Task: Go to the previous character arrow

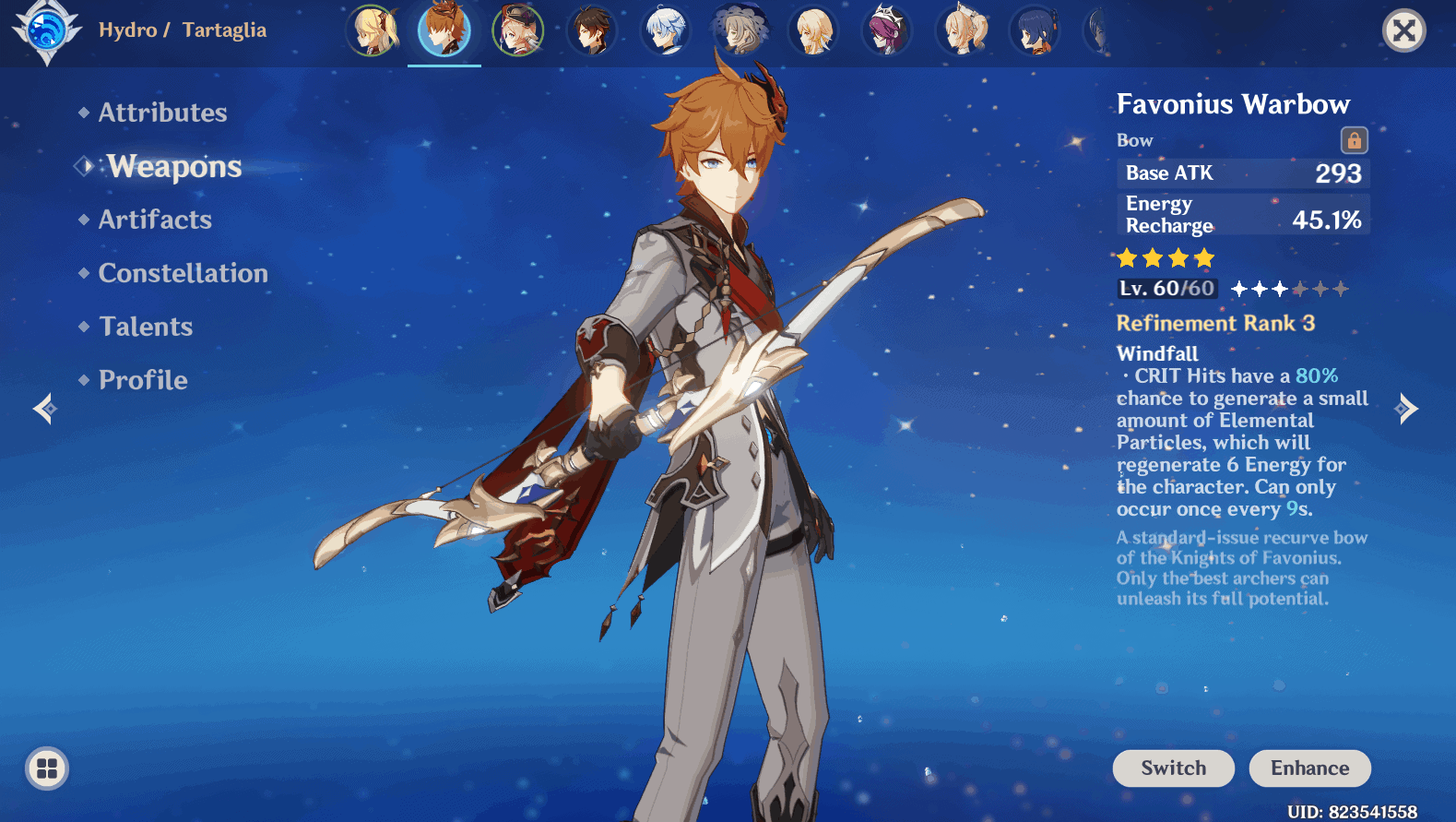Action: click(x=44, y=408)
